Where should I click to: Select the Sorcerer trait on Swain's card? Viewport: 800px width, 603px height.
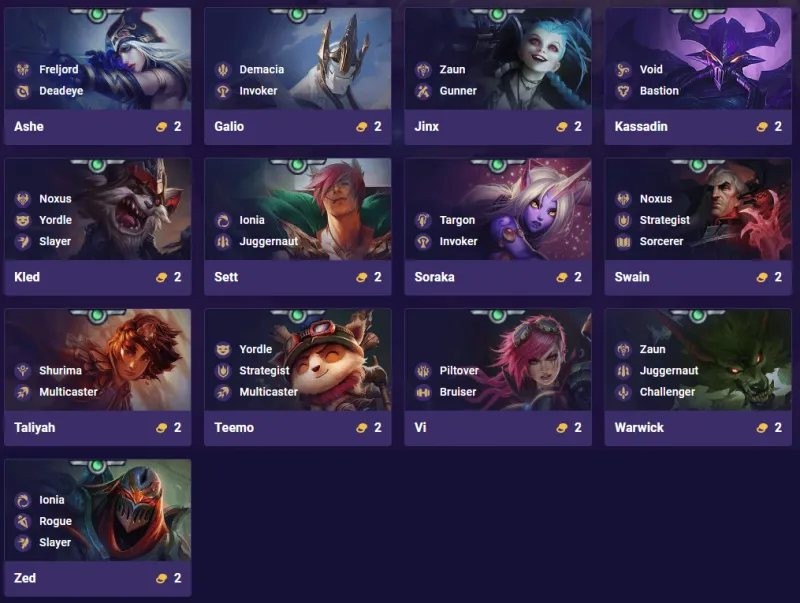(661, 241)
